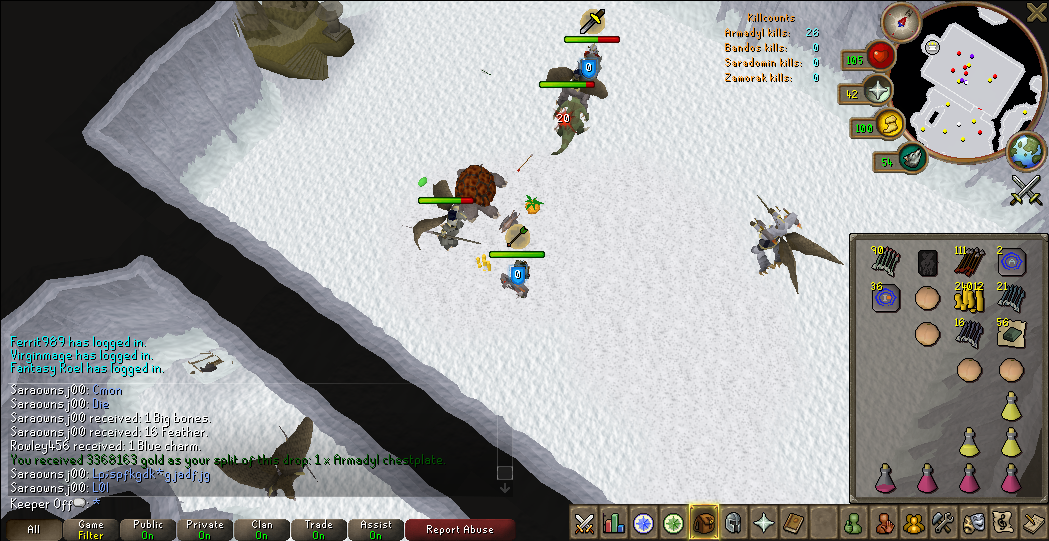Select the dark rune tablet item
1049x541 pixels.
[x=926, y=263]
